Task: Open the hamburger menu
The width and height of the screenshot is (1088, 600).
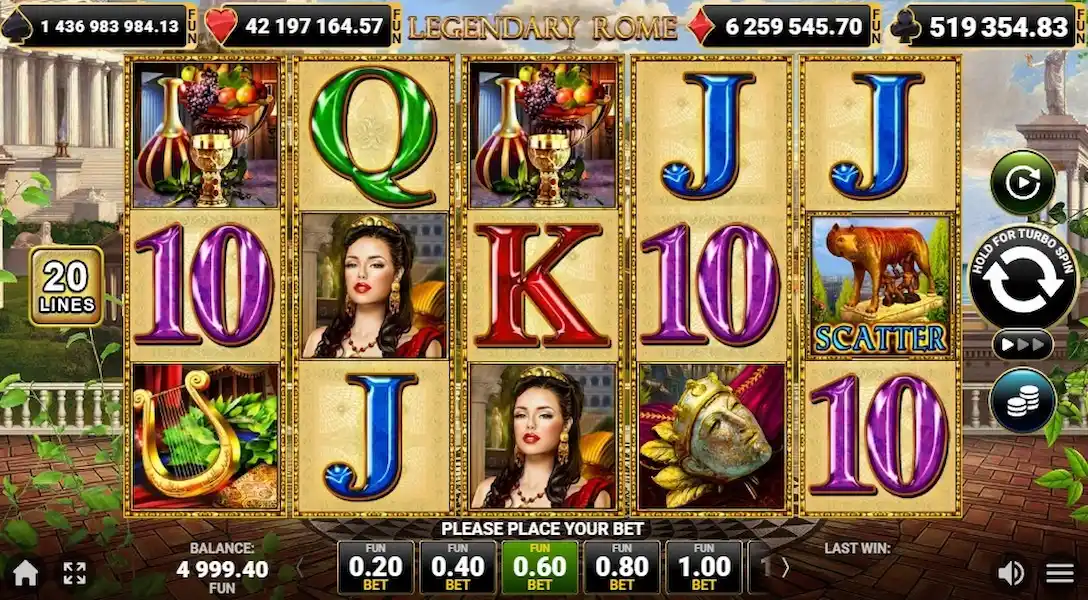Action: pos(1060,573)
